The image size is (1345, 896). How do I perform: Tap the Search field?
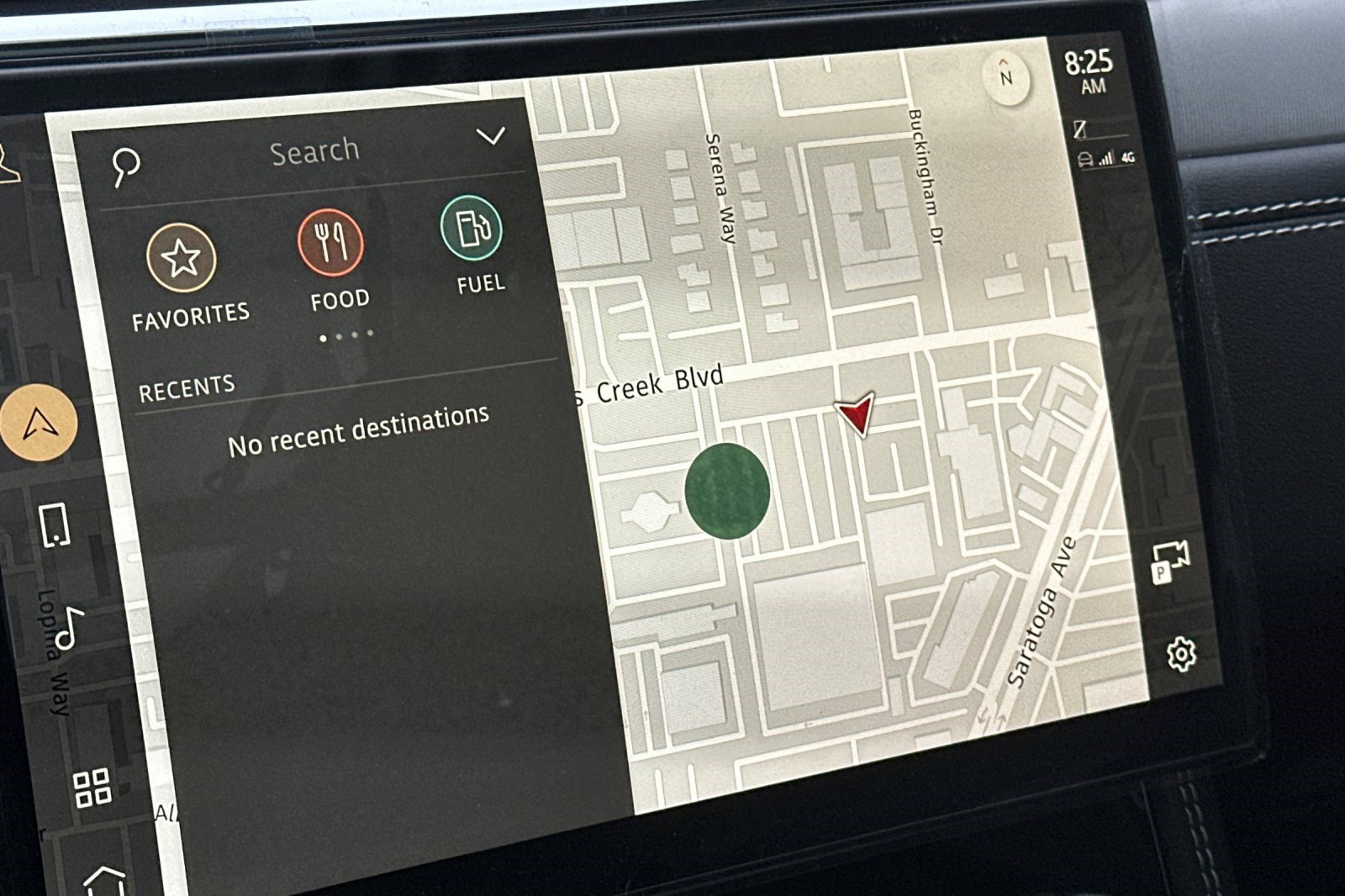[314, 152]
